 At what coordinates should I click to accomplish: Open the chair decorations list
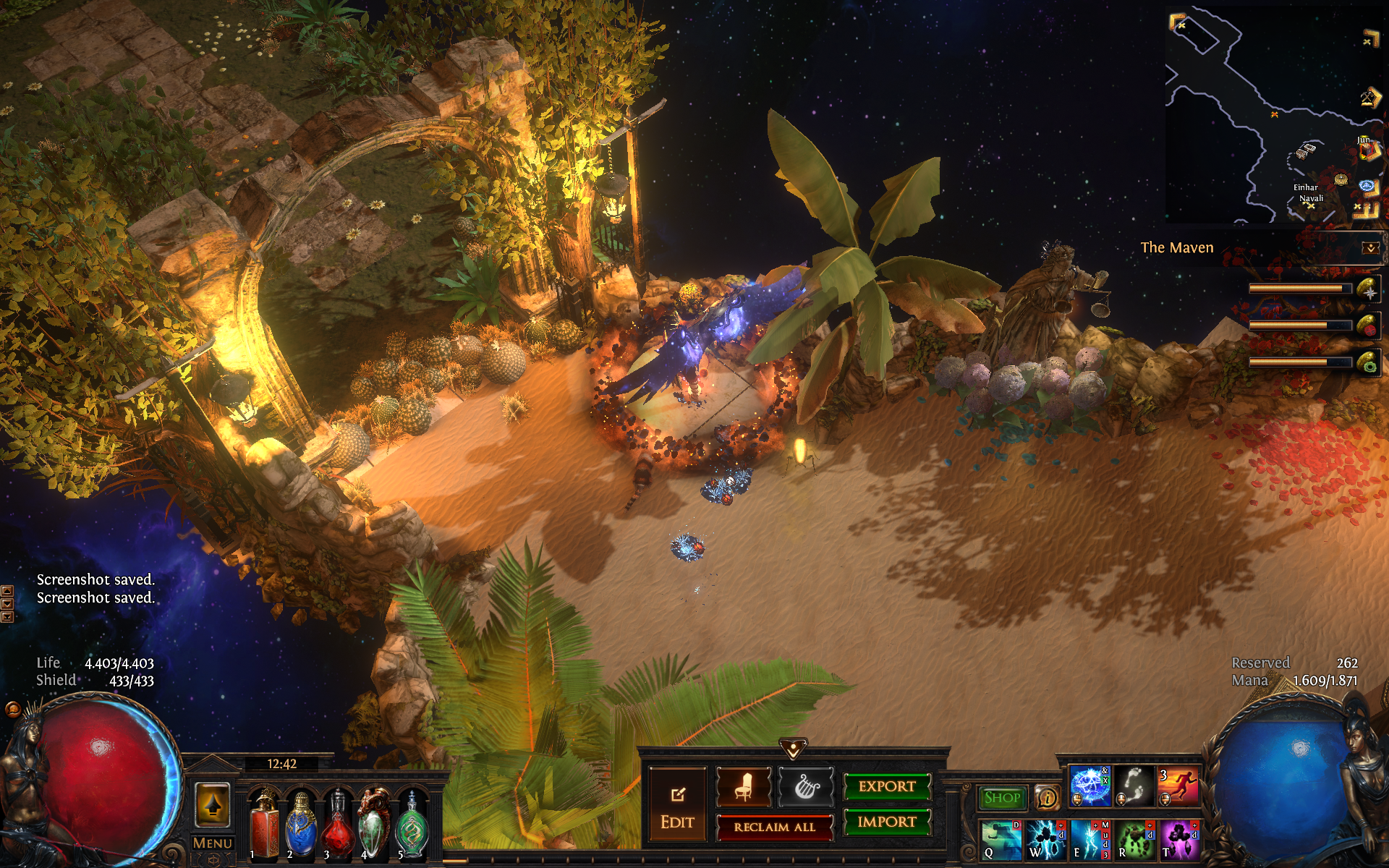coord(743,787)
